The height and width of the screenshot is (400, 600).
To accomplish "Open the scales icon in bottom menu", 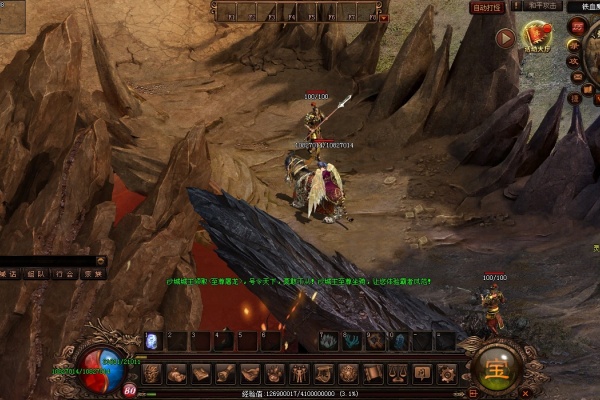I will coord(398,374).
